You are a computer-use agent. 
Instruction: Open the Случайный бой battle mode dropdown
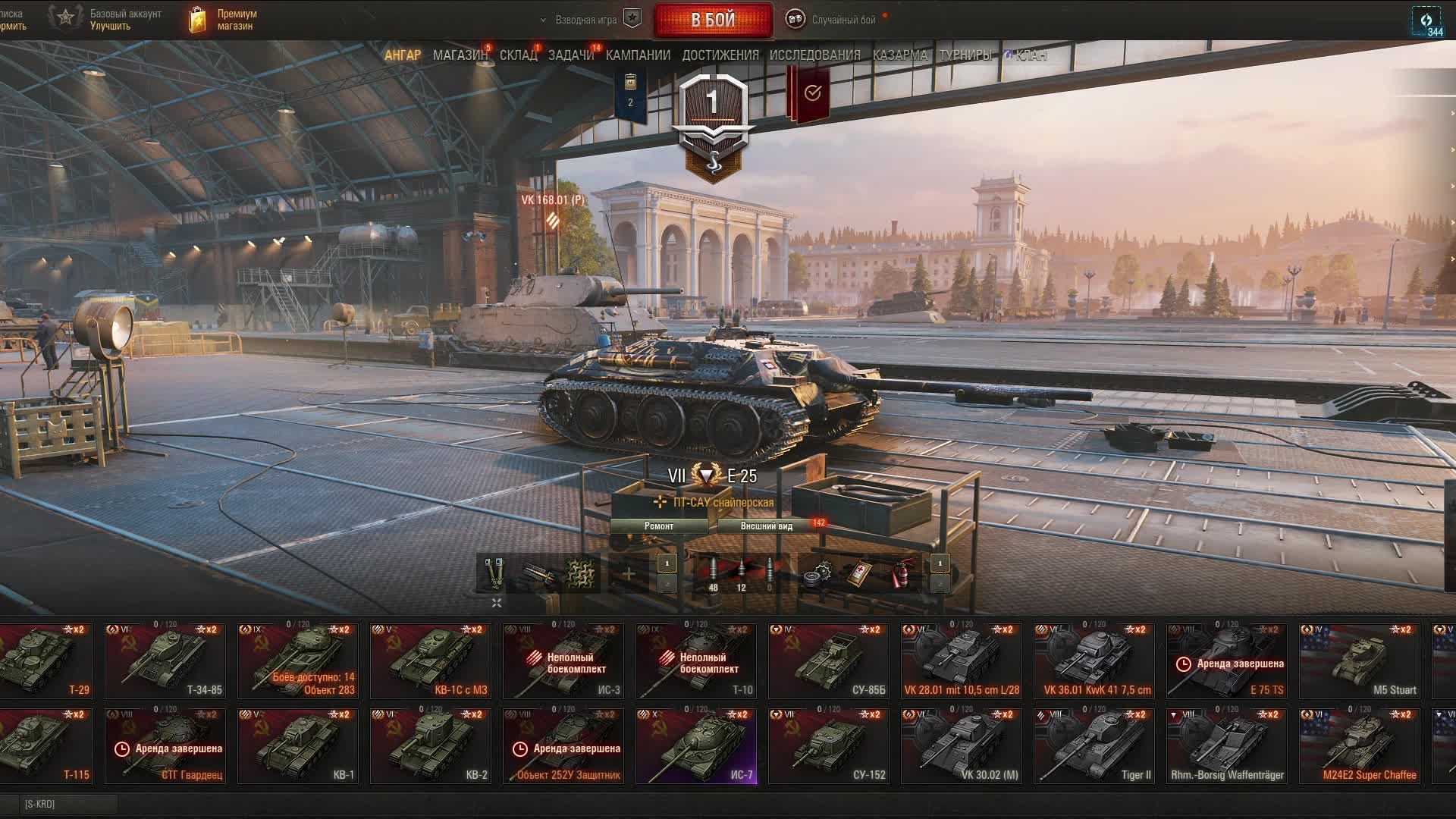click(843, 20)
